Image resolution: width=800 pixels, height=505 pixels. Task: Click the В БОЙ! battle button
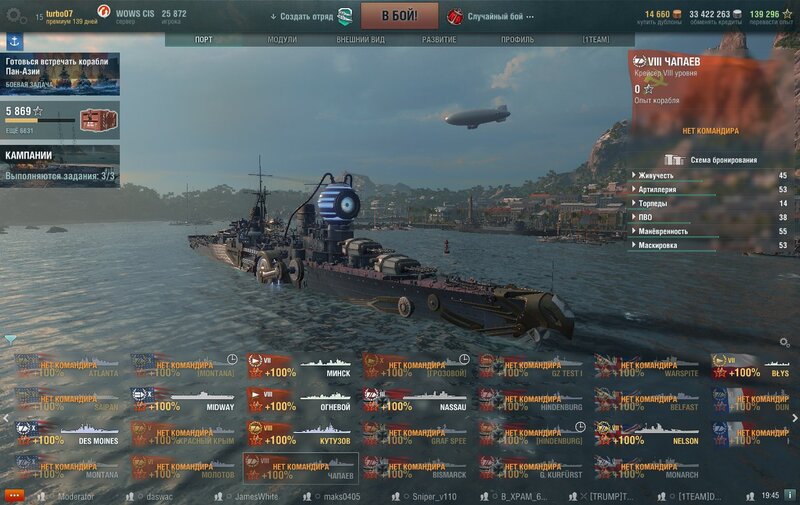(397, 15)
